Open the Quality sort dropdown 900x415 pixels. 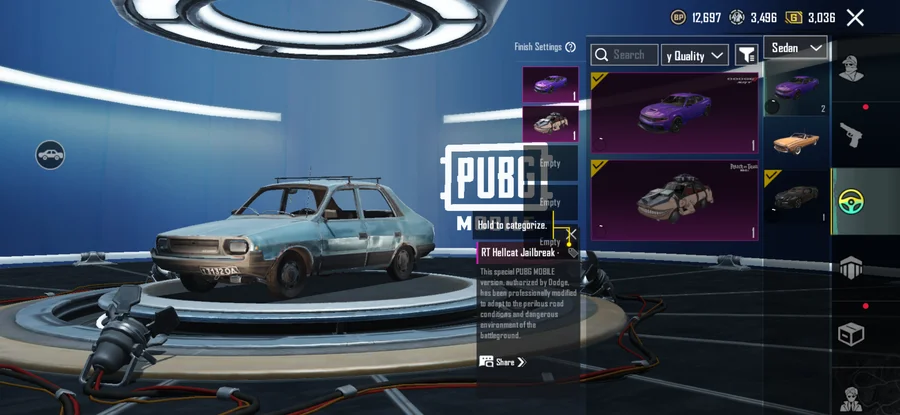pyautogui.click(x=695, y=55)
